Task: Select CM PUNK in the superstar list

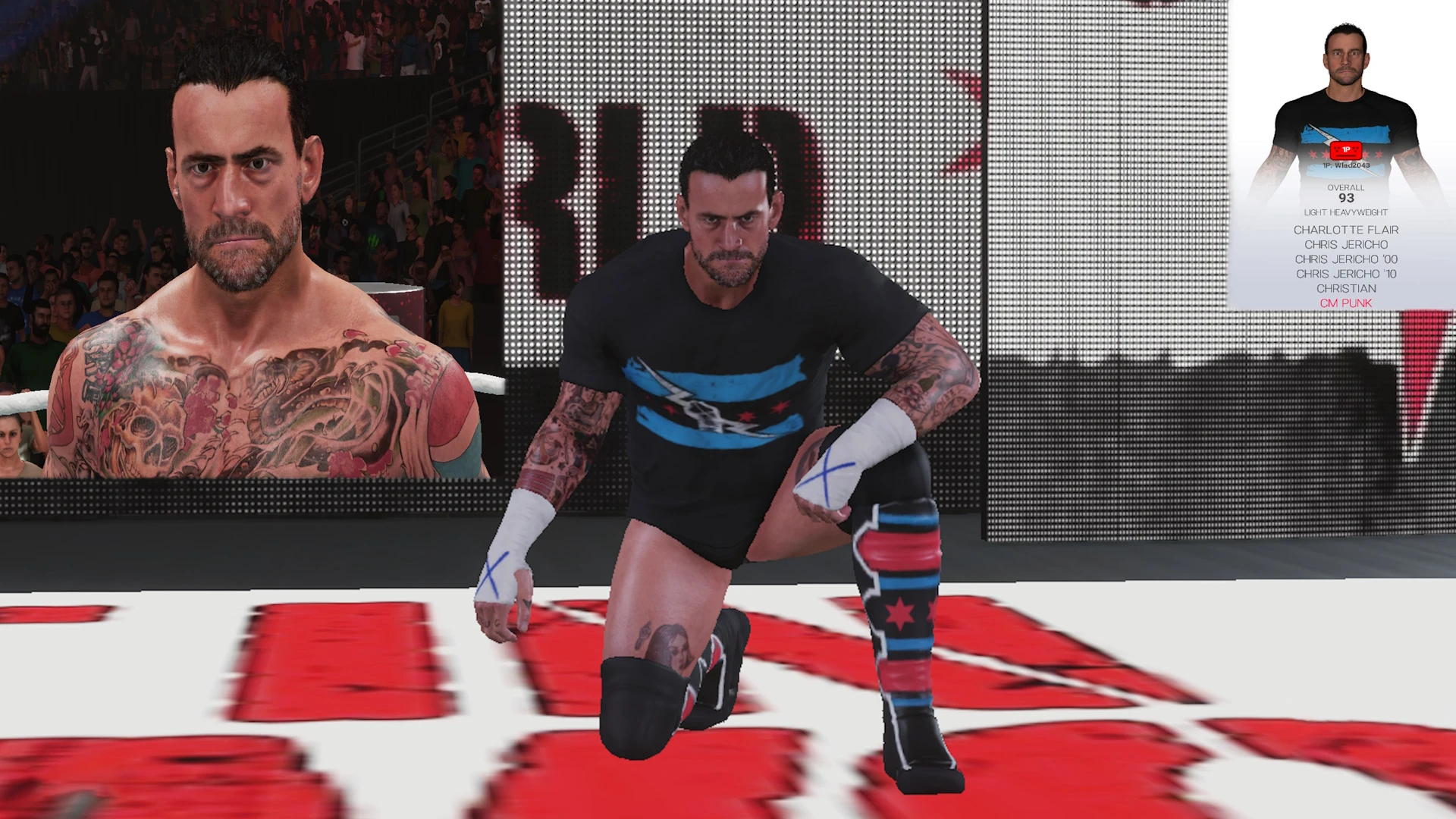Action: coord(1345,303)
